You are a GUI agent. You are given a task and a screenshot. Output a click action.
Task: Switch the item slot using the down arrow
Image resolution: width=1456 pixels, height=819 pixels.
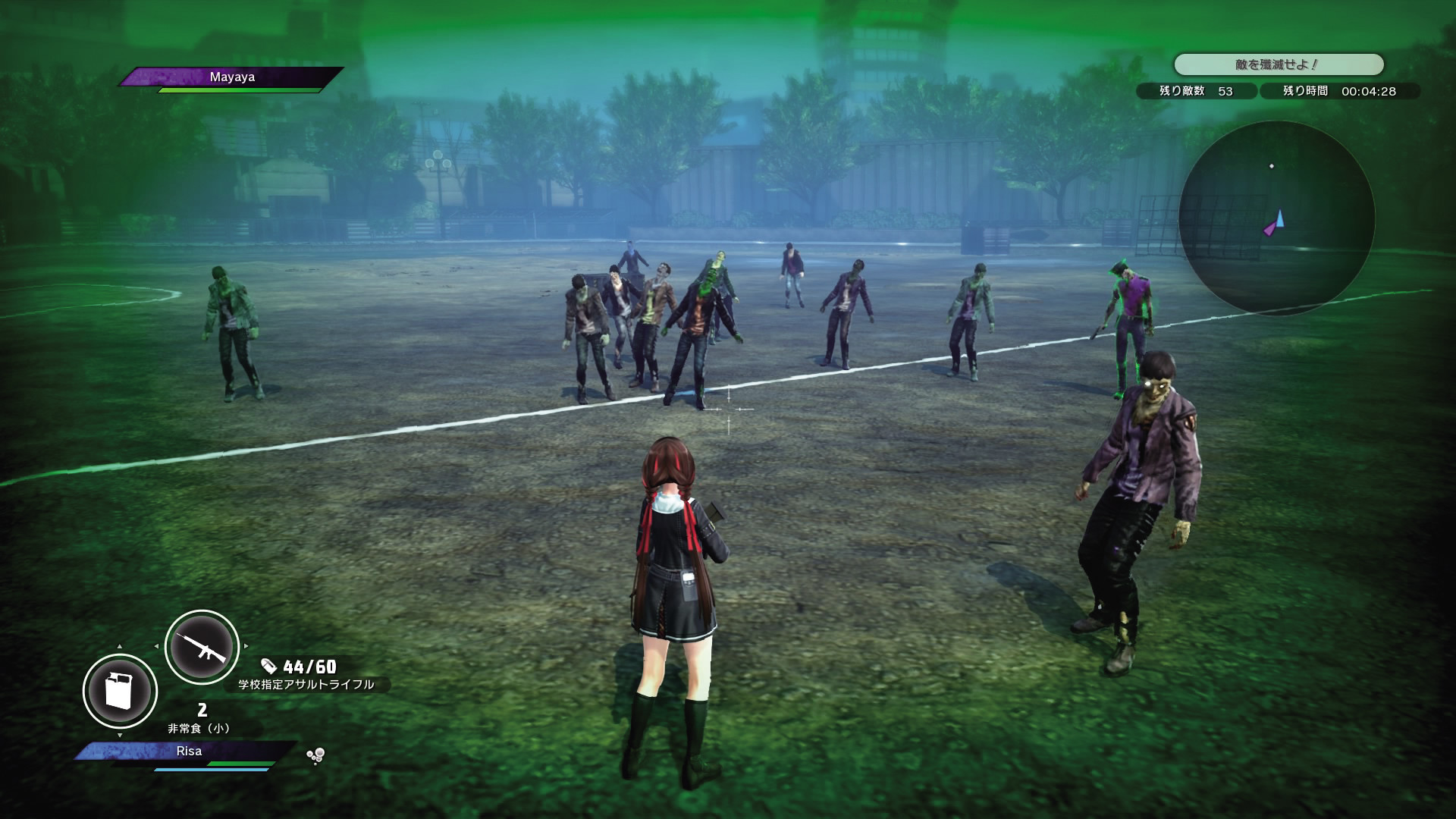[120, 736]
